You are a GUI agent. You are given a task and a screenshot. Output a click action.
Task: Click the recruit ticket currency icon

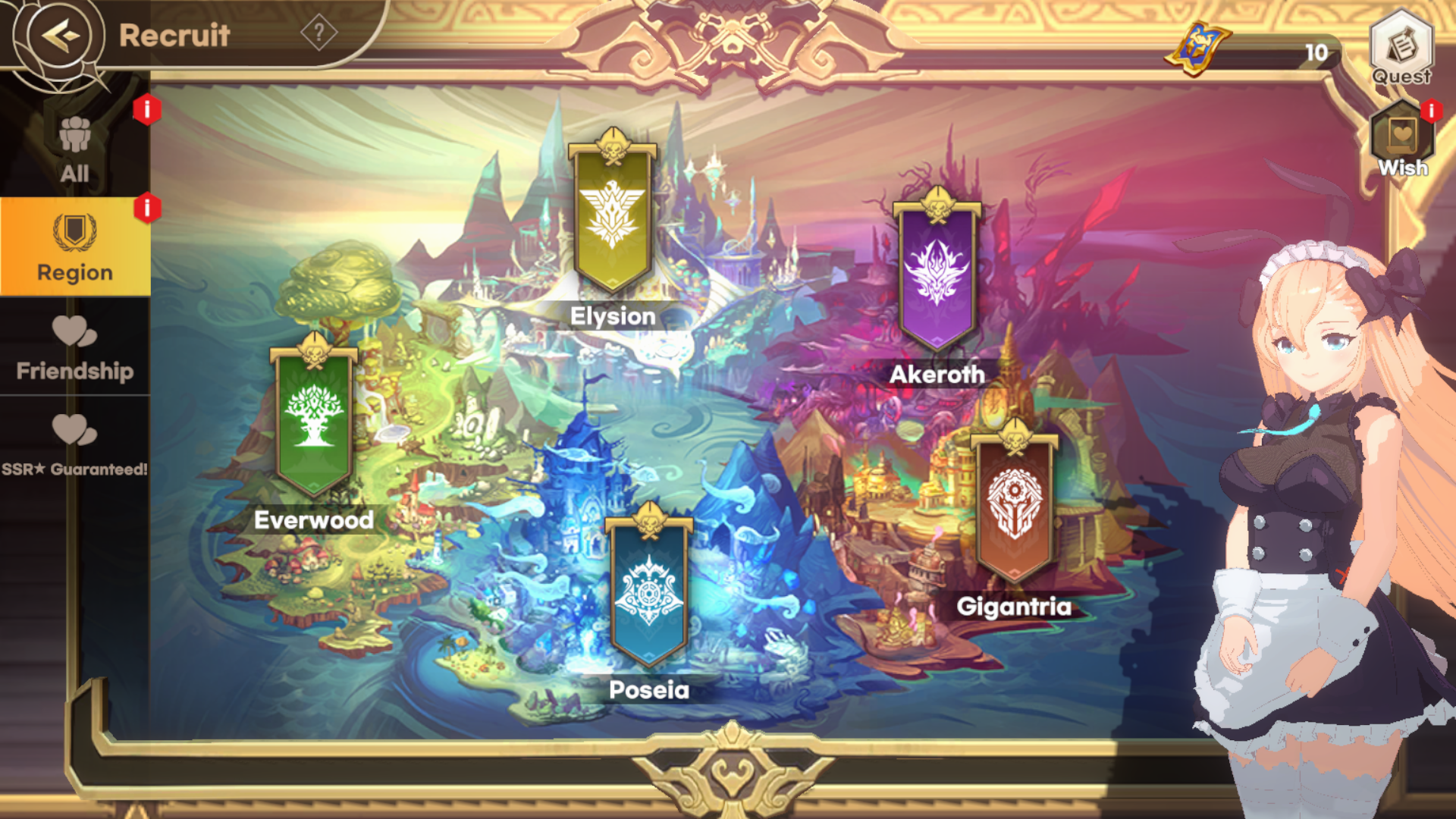pos(1198,47)
